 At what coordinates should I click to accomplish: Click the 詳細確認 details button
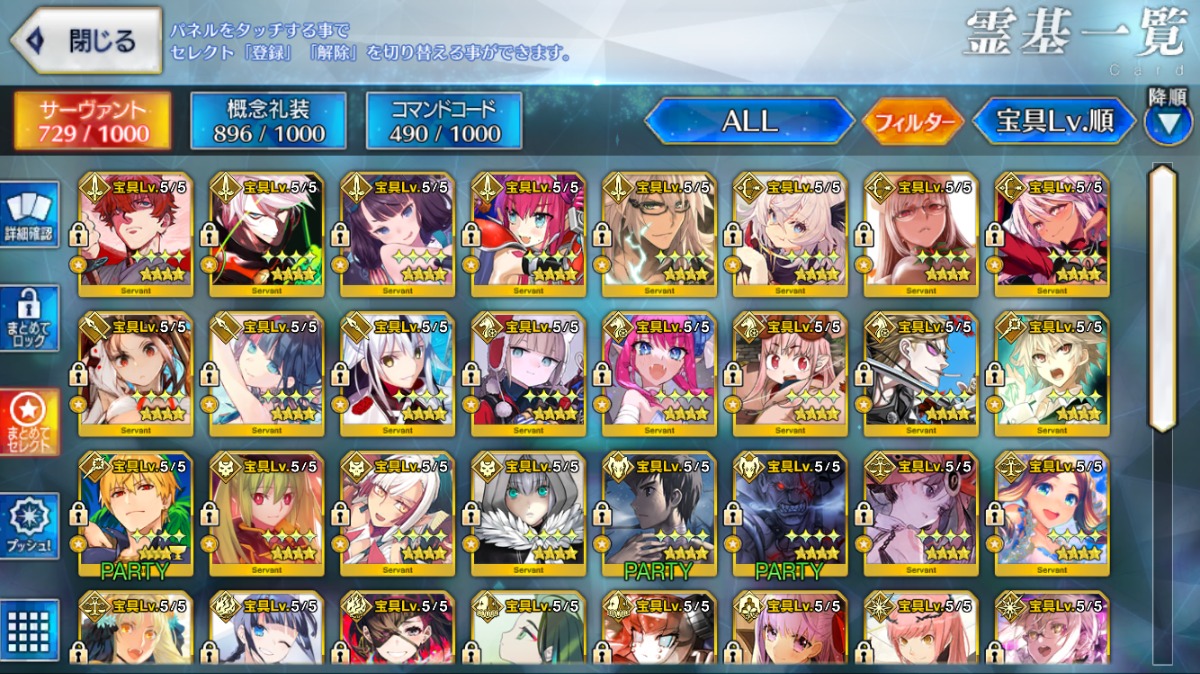click(29, 215)
